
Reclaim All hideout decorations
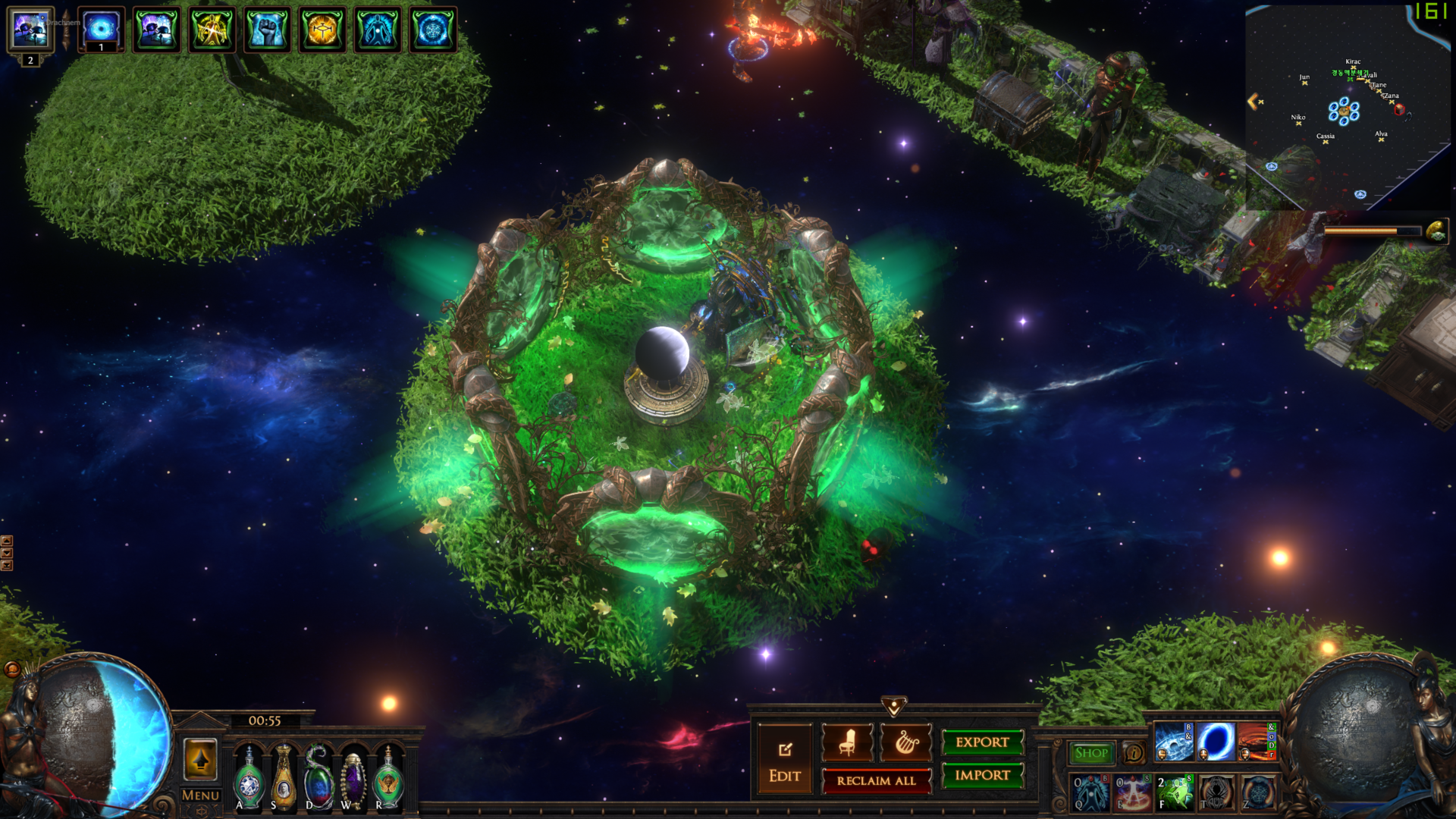point(876,780)
